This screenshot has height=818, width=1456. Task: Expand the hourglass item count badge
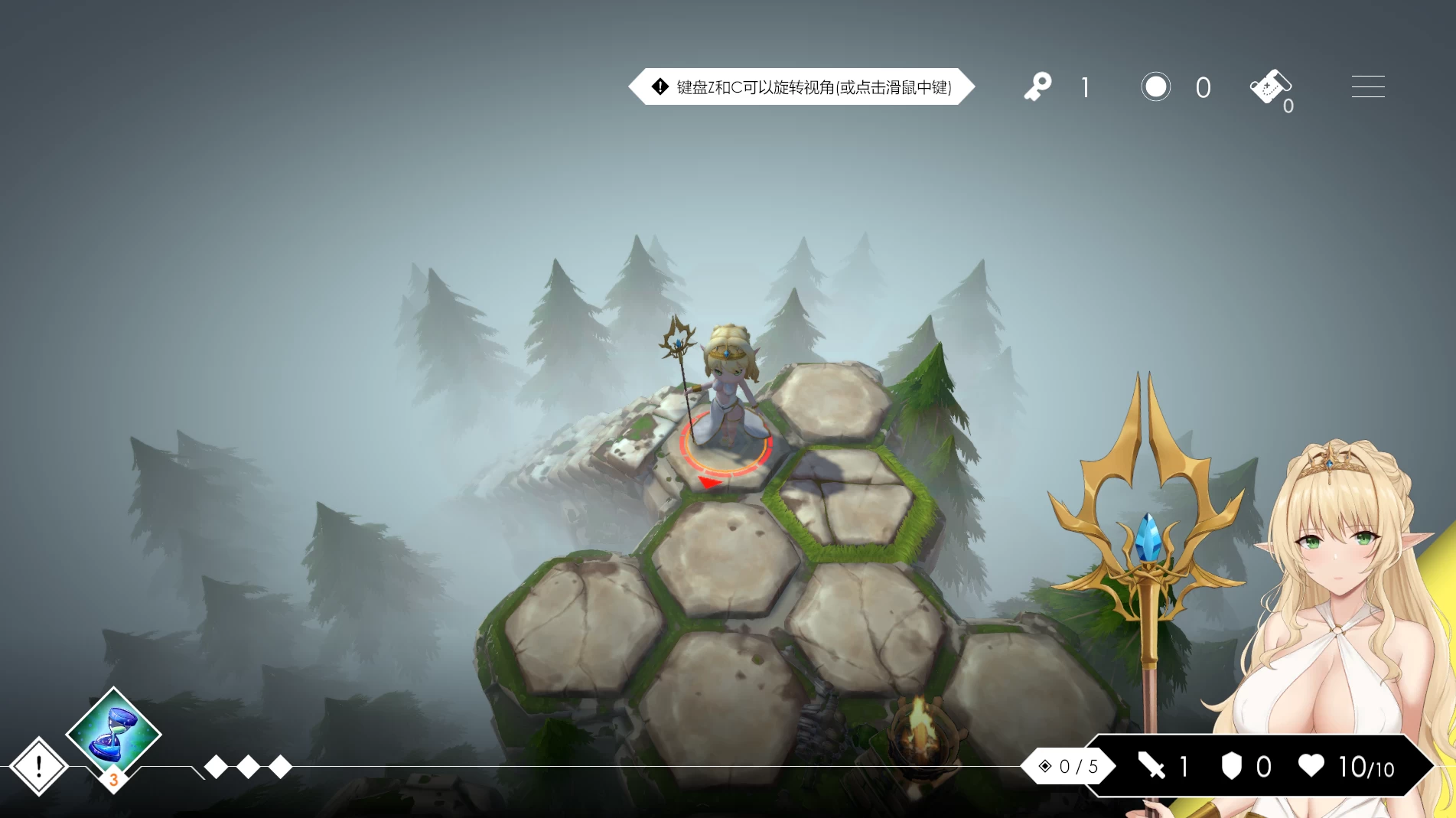[115, 781]
